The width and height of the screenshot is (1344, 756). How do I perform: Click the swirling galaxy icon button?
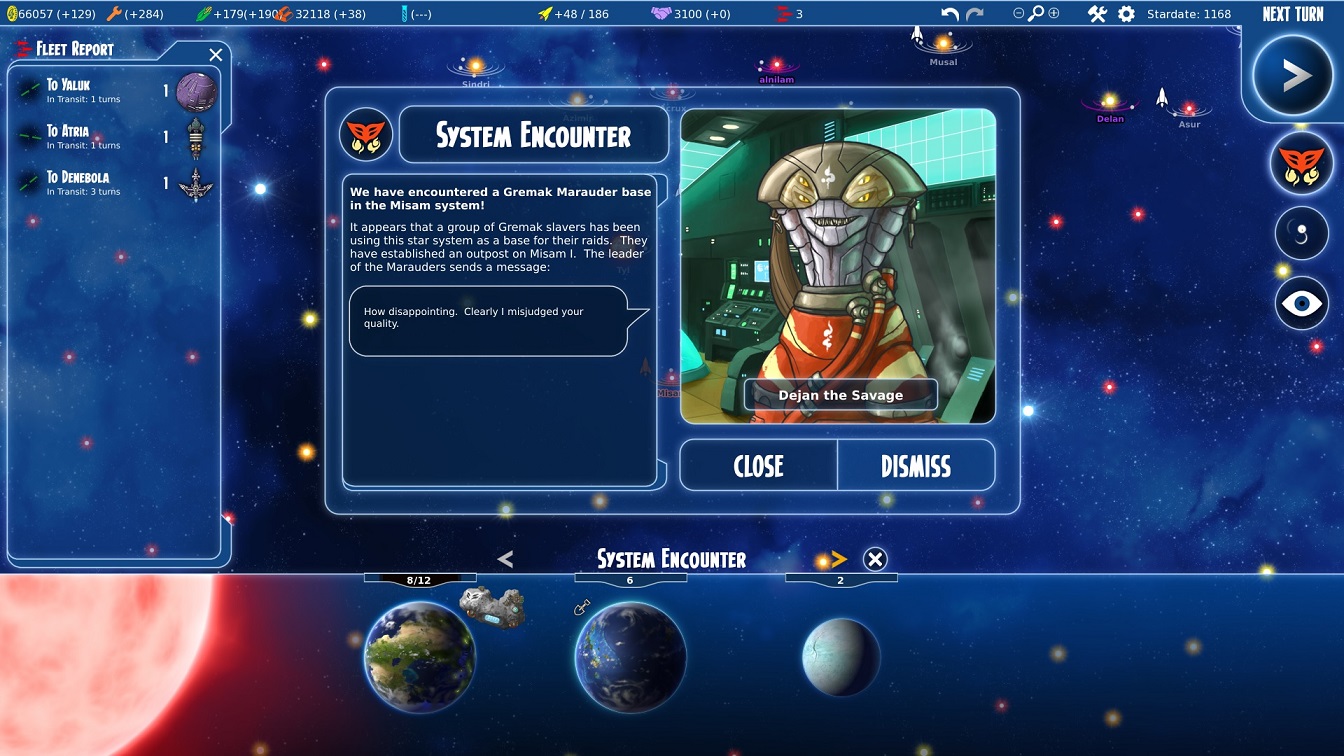pyautogui.click(x=1301, y=233)
